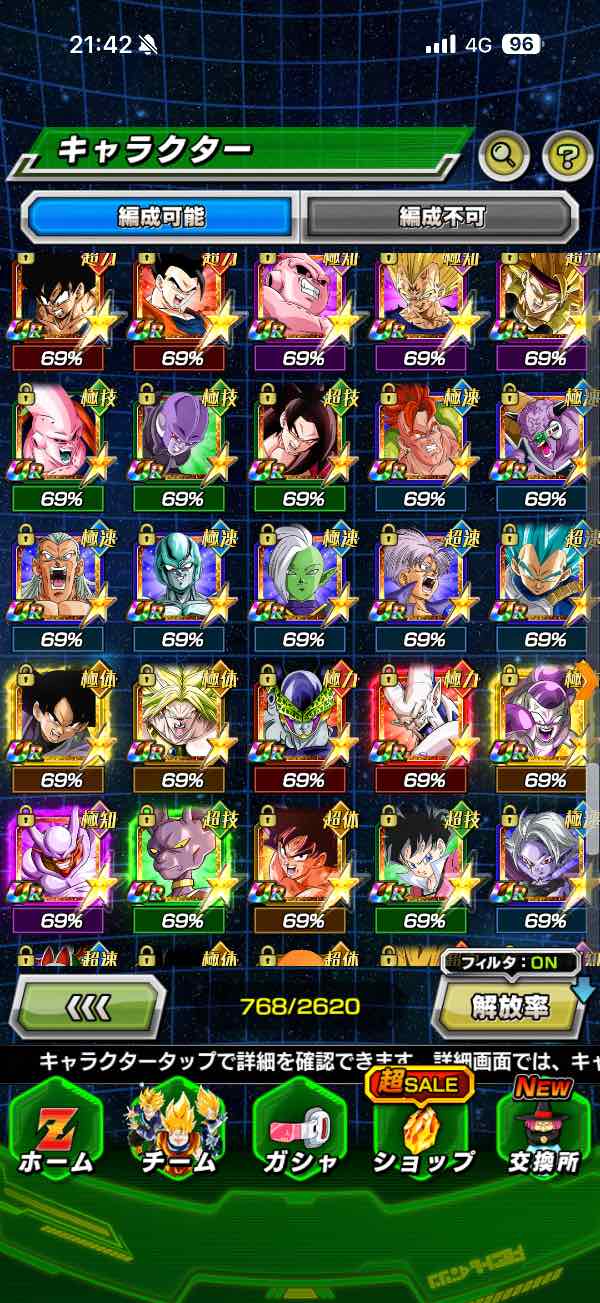Open the magnifying glass search button
The height and width of the screenshot is (1303, 600).
click(506, 155)
